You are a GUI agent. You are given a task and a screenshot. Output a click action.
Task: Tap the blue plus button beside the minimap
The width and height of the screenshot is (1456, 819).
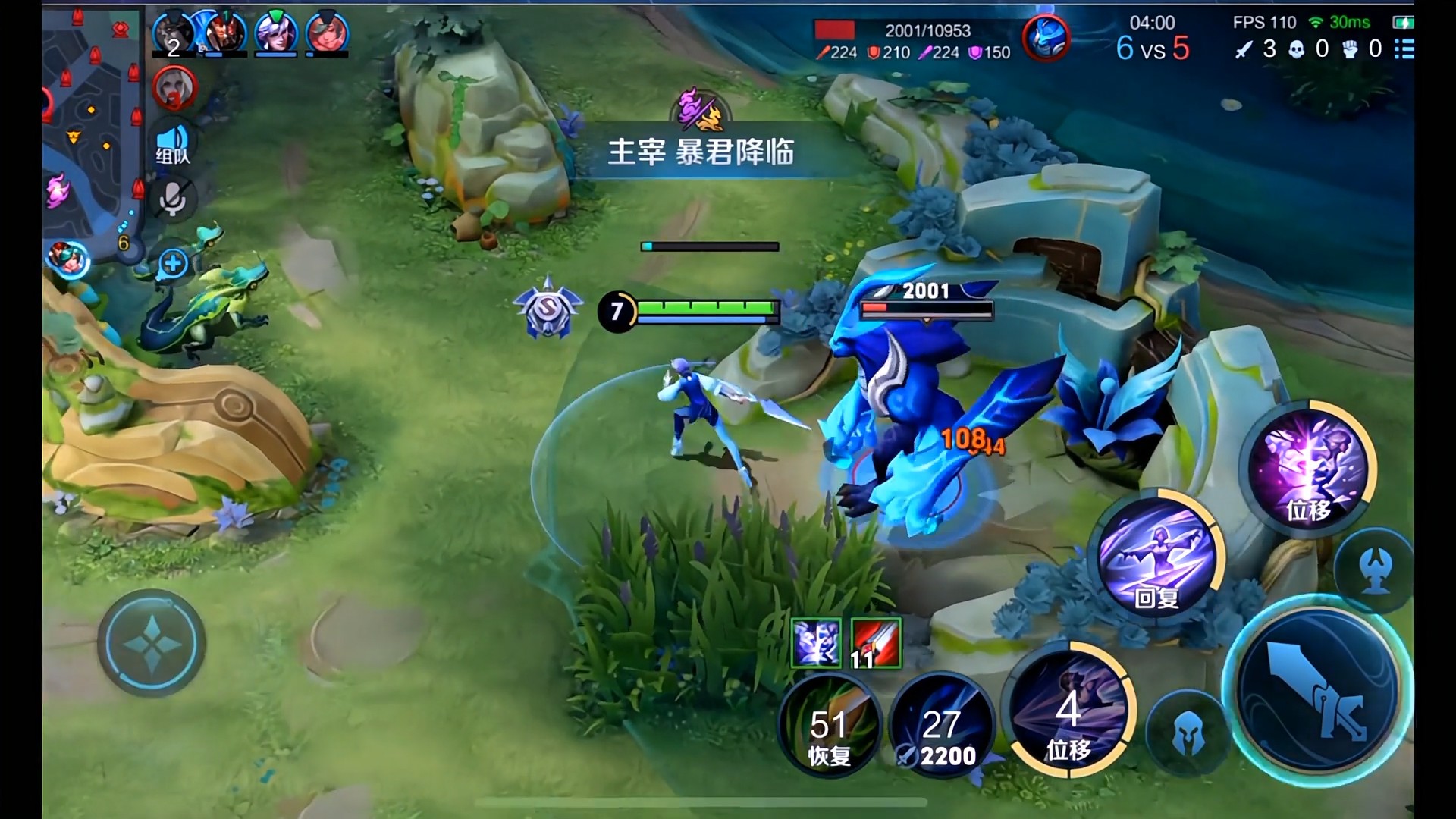click(x=174, y=263)
